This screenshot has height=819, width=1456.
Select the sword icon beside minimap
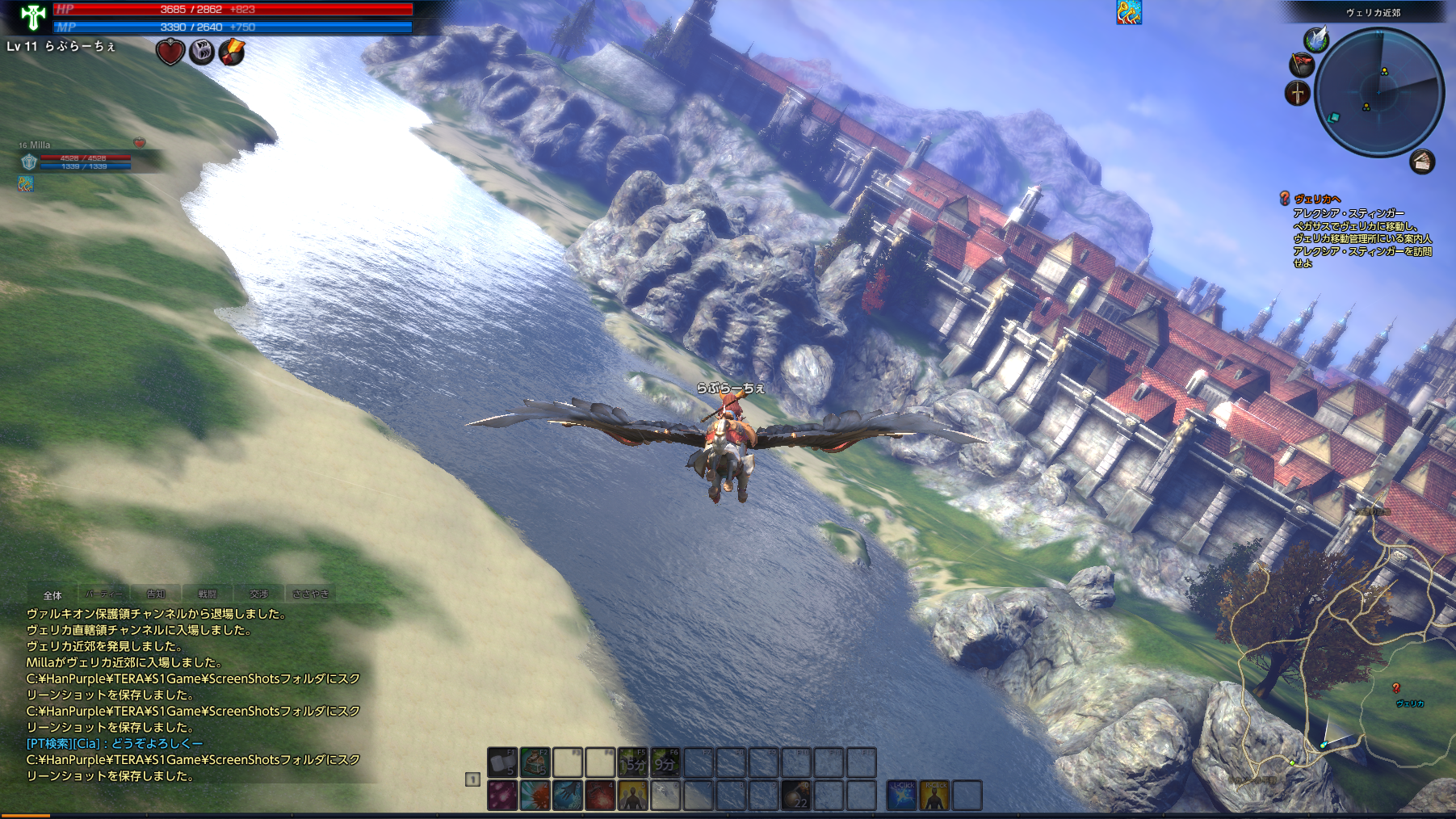[1297, 93]
